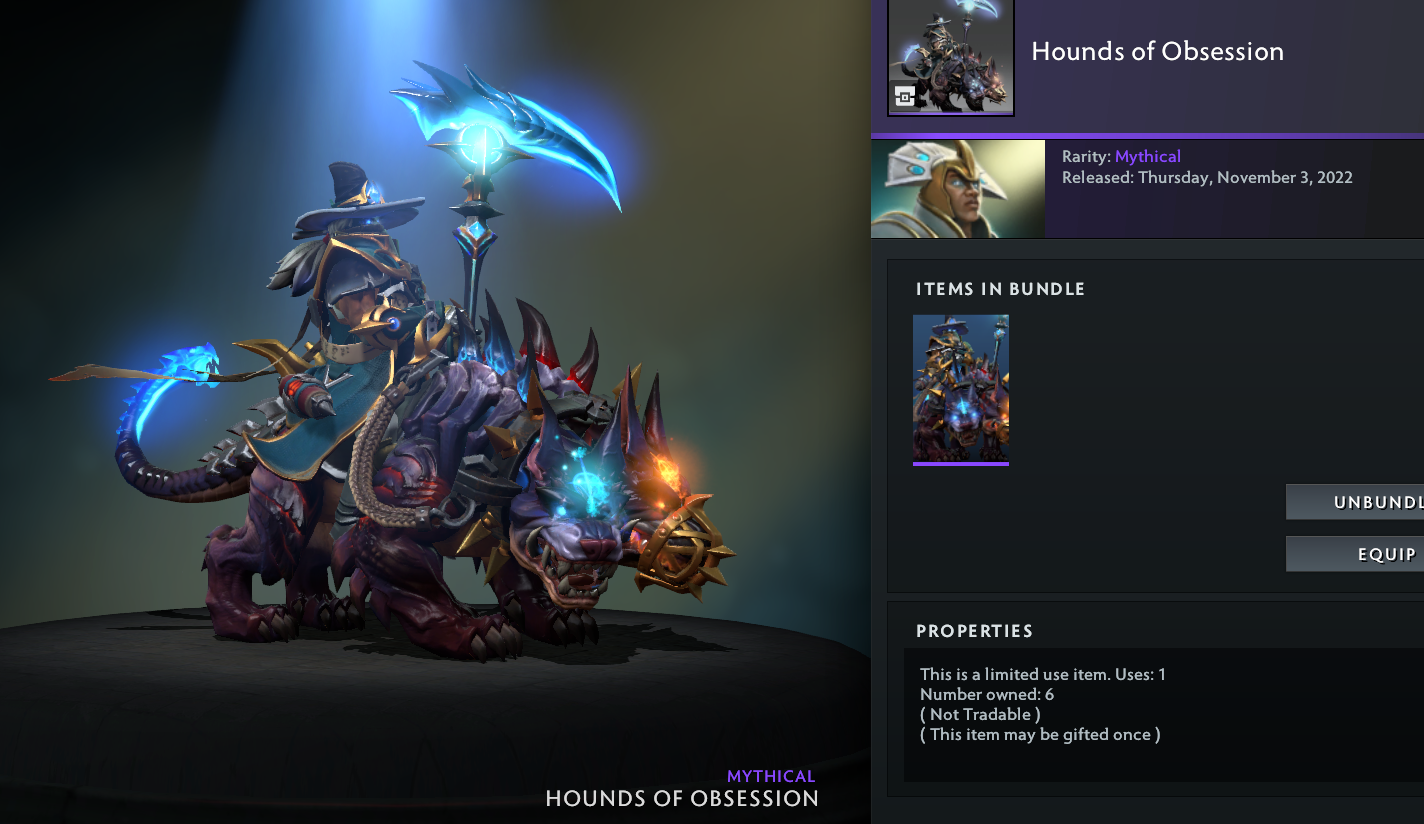The image size is (1424, 824).
Task: Open the hero portrait beside the rarity info
Action: pyautogui.click(x=957, y=188)
